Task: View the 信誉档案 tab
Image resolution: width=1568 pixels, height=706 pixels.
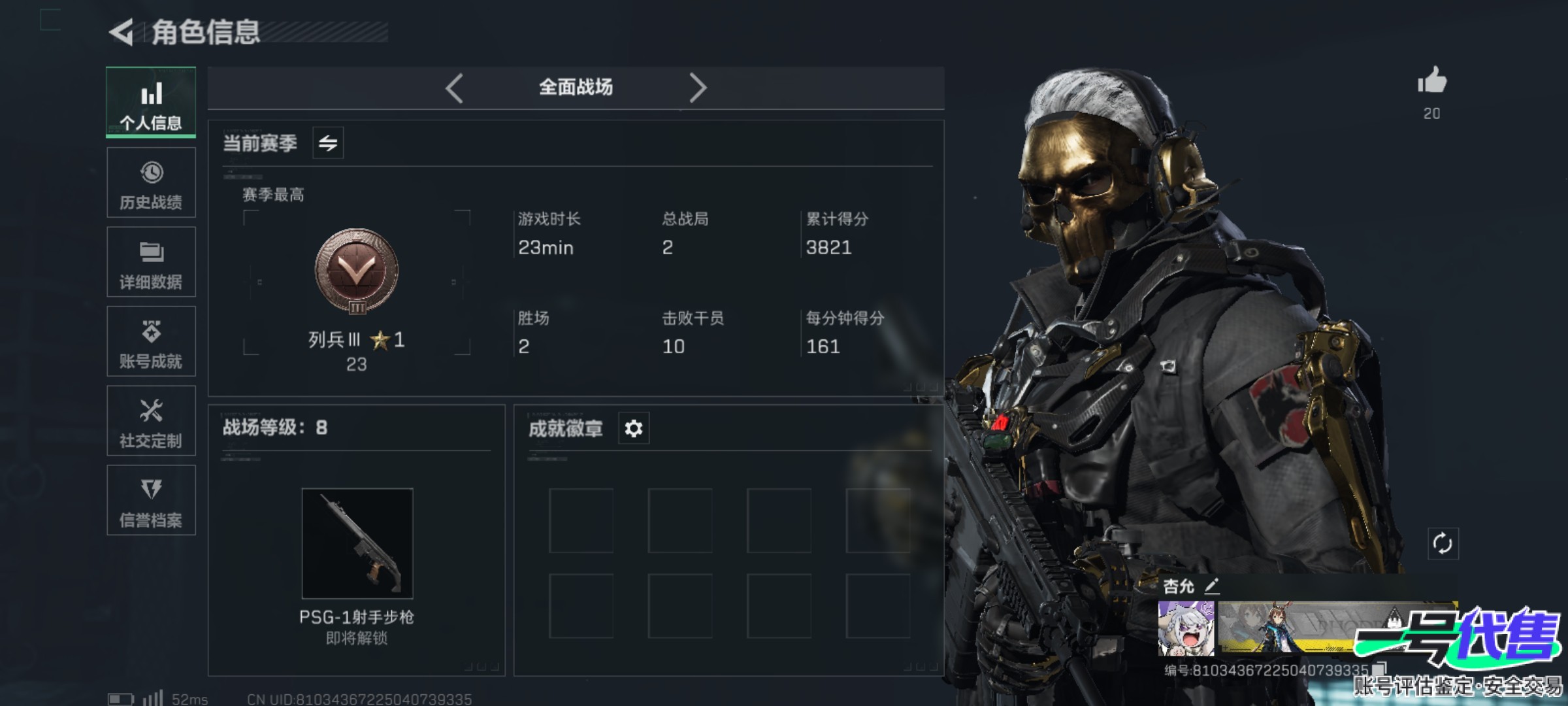Action: click(151, 500)
